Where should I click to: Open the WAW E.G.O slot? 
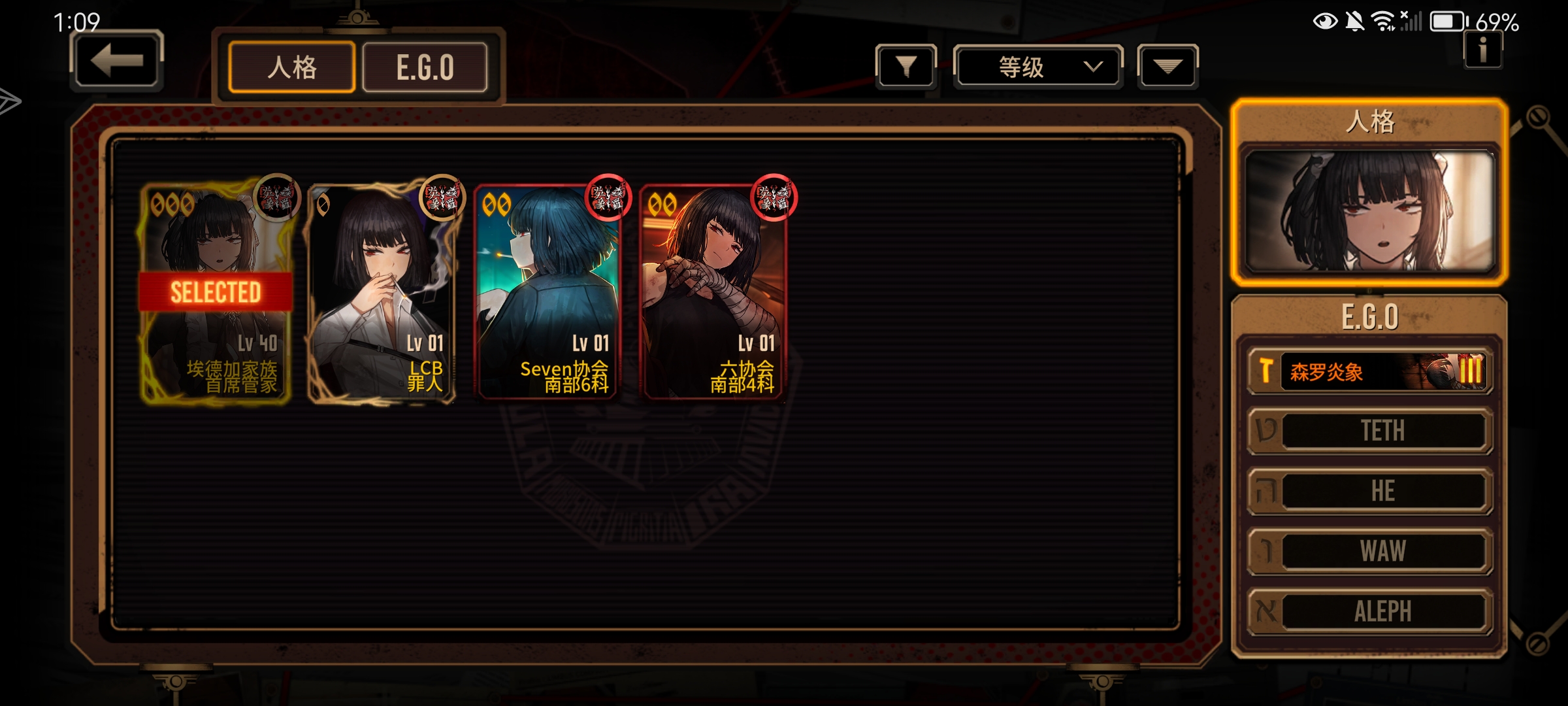tap(1371, 551)
